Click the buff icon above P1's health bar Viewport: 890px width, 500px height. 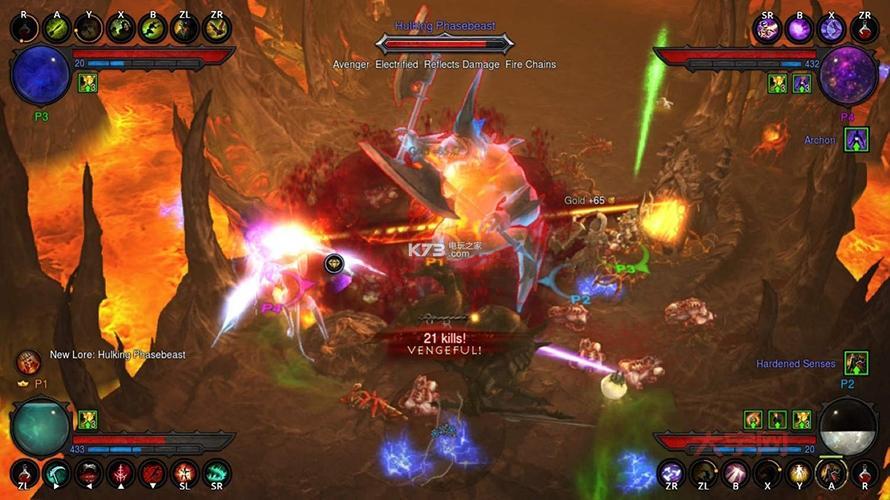coord(87,419)
